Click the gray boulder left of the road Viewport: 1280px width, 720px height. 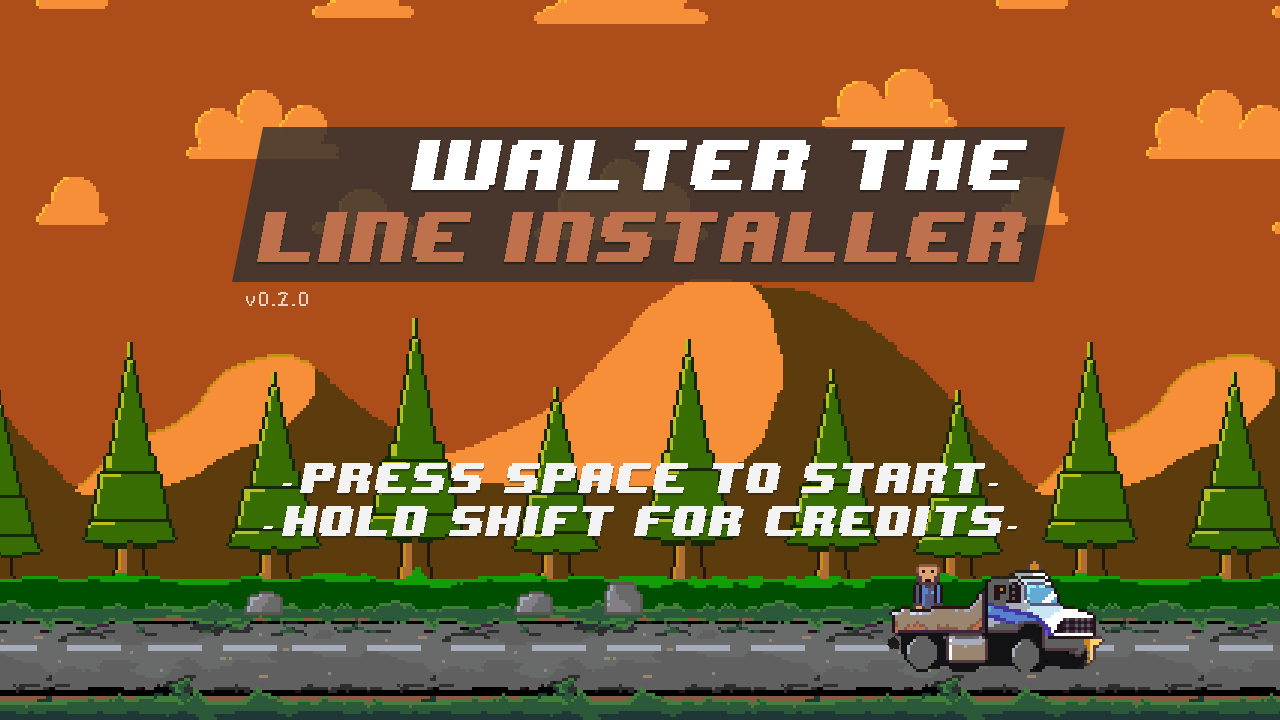[262, 605]
